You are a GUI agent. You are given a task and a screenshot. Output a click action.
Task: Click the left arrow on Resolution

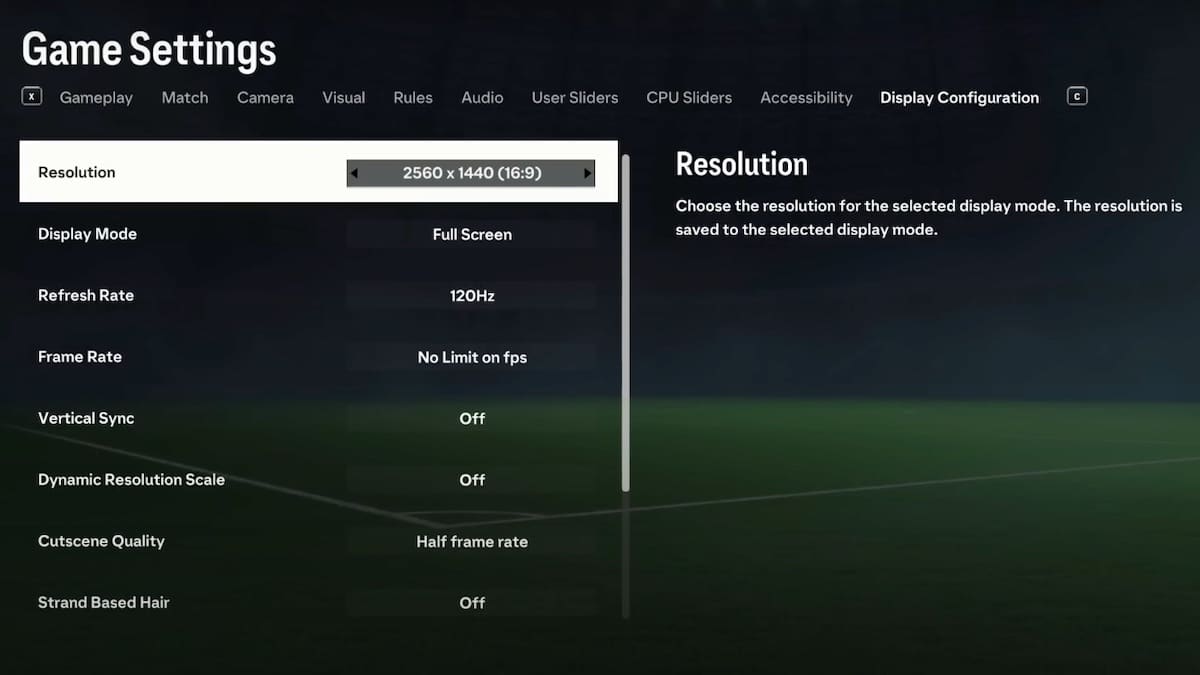(354, 174)
